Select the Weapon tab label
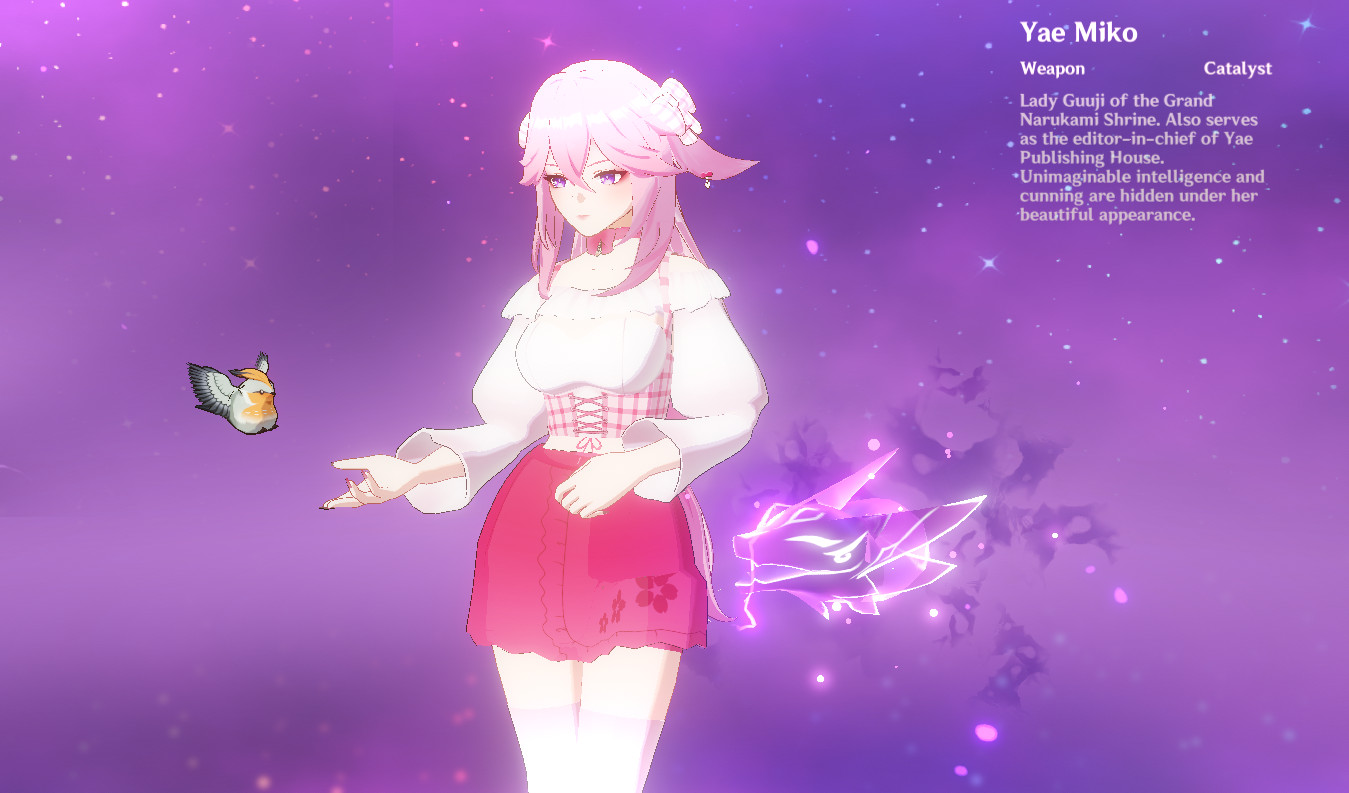This screenshot has height=793, width=1349. click(1052, 68)
